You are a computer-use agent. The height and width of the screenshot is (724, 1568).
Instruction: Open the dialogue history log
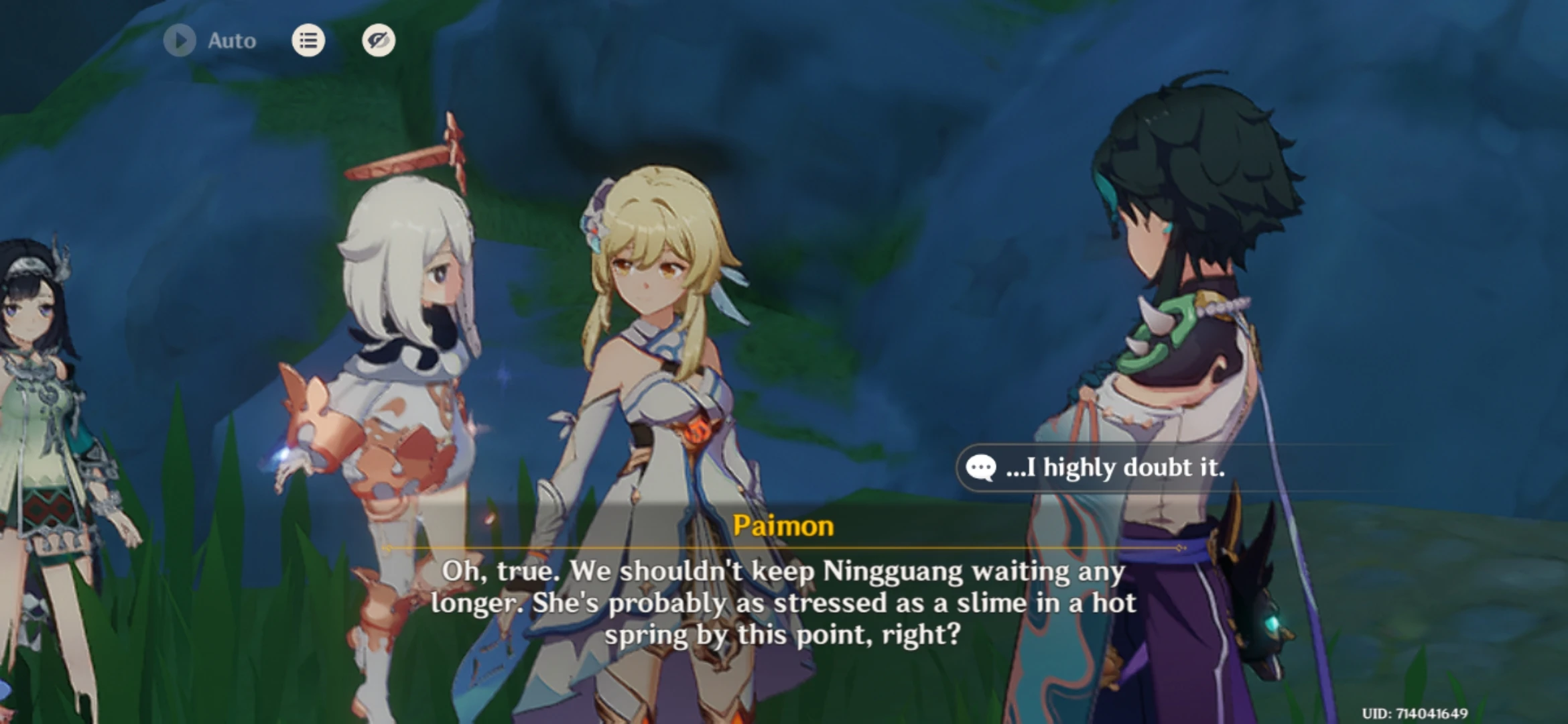point(308,41)
